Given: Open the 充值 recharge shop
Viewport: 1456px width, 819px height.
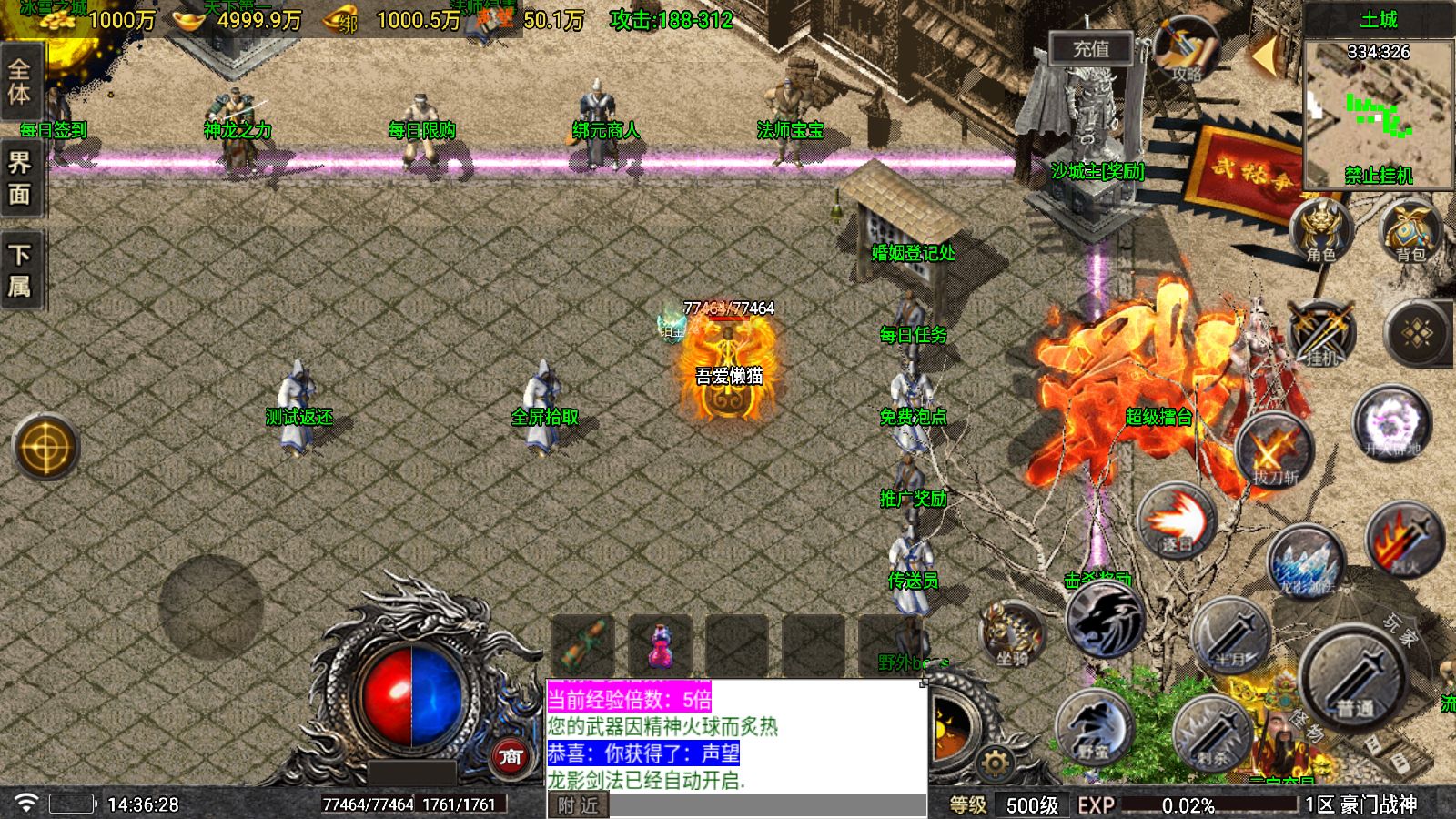Looking at the screenshot, I should [1090, 49].
